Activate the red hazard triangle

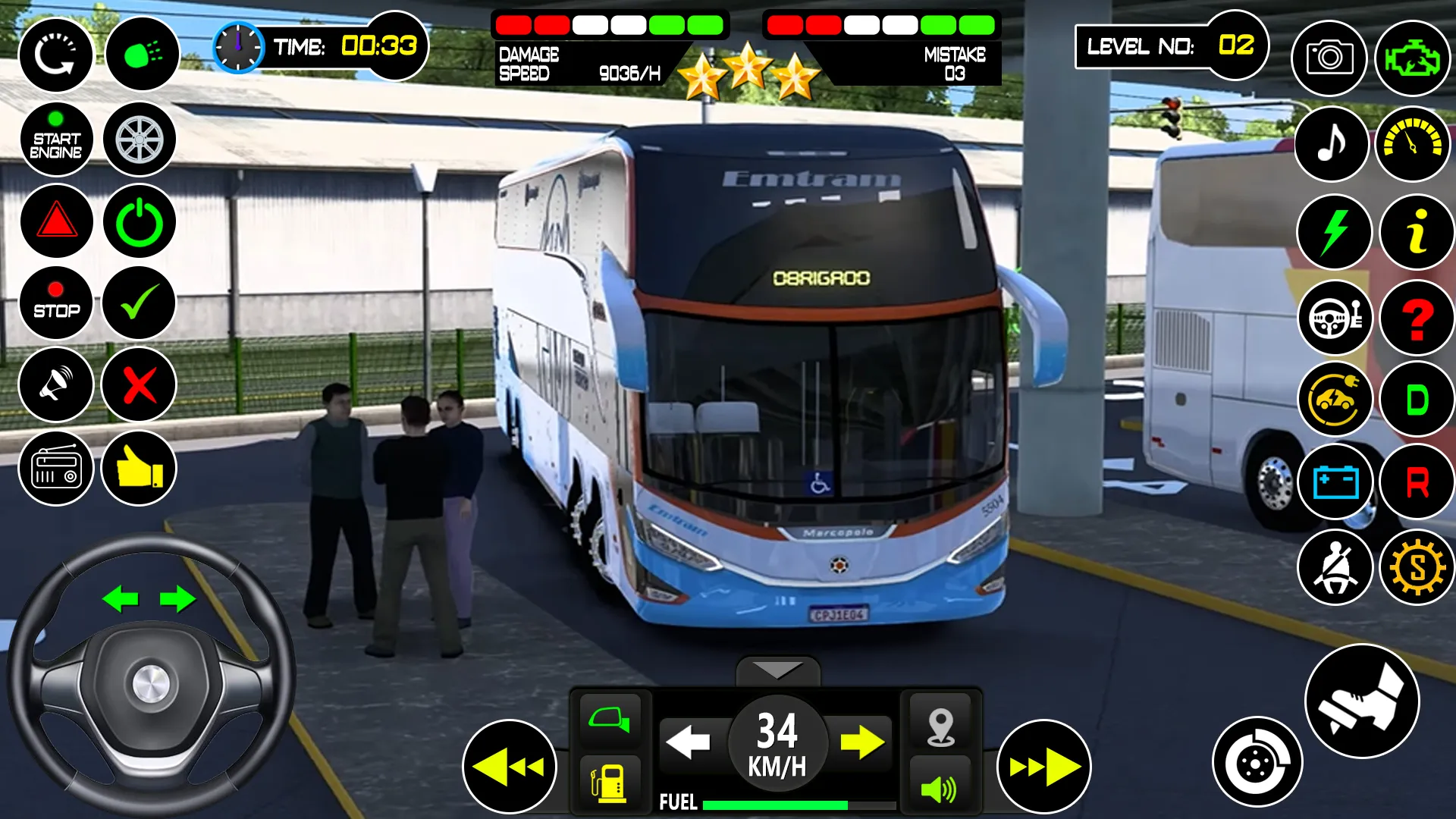[57, 221]
